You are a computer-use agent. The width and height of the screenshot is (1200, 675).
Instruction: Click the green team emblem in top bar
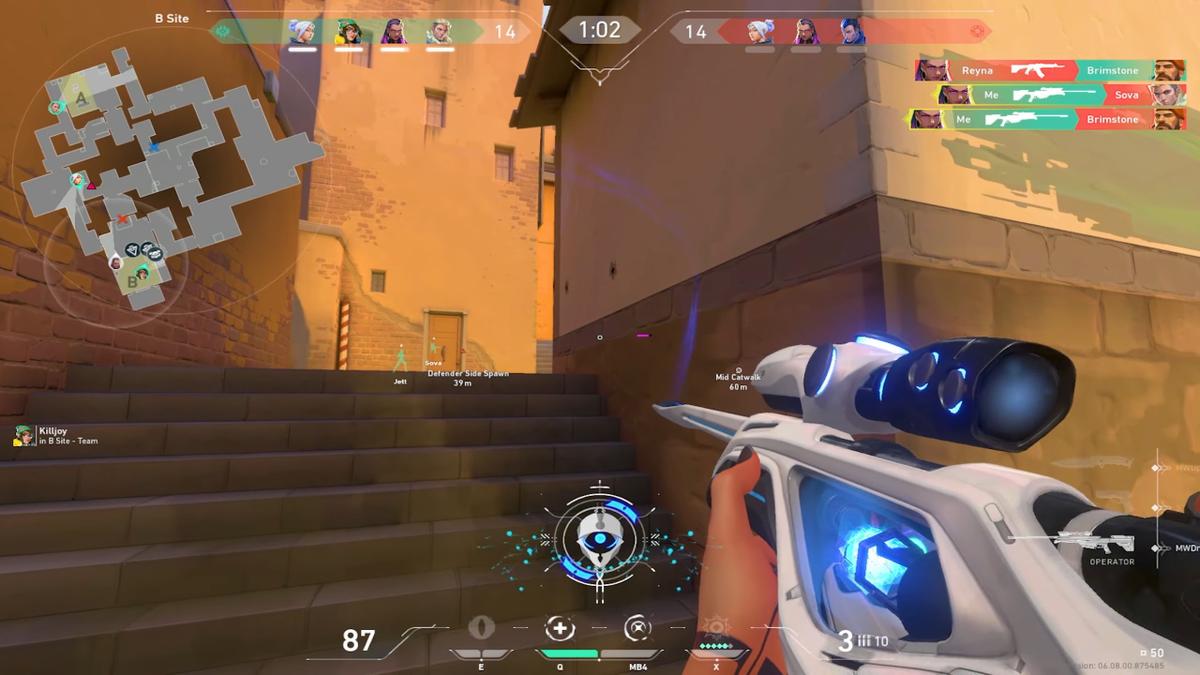(222, 32)
